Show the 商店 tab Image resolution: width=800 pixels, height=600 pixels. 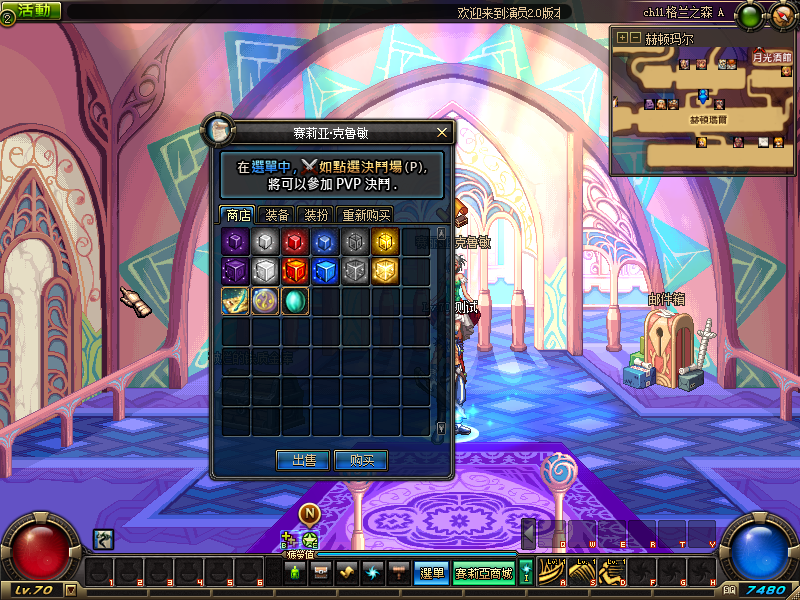pyautogui.click(x=238, y=214)
